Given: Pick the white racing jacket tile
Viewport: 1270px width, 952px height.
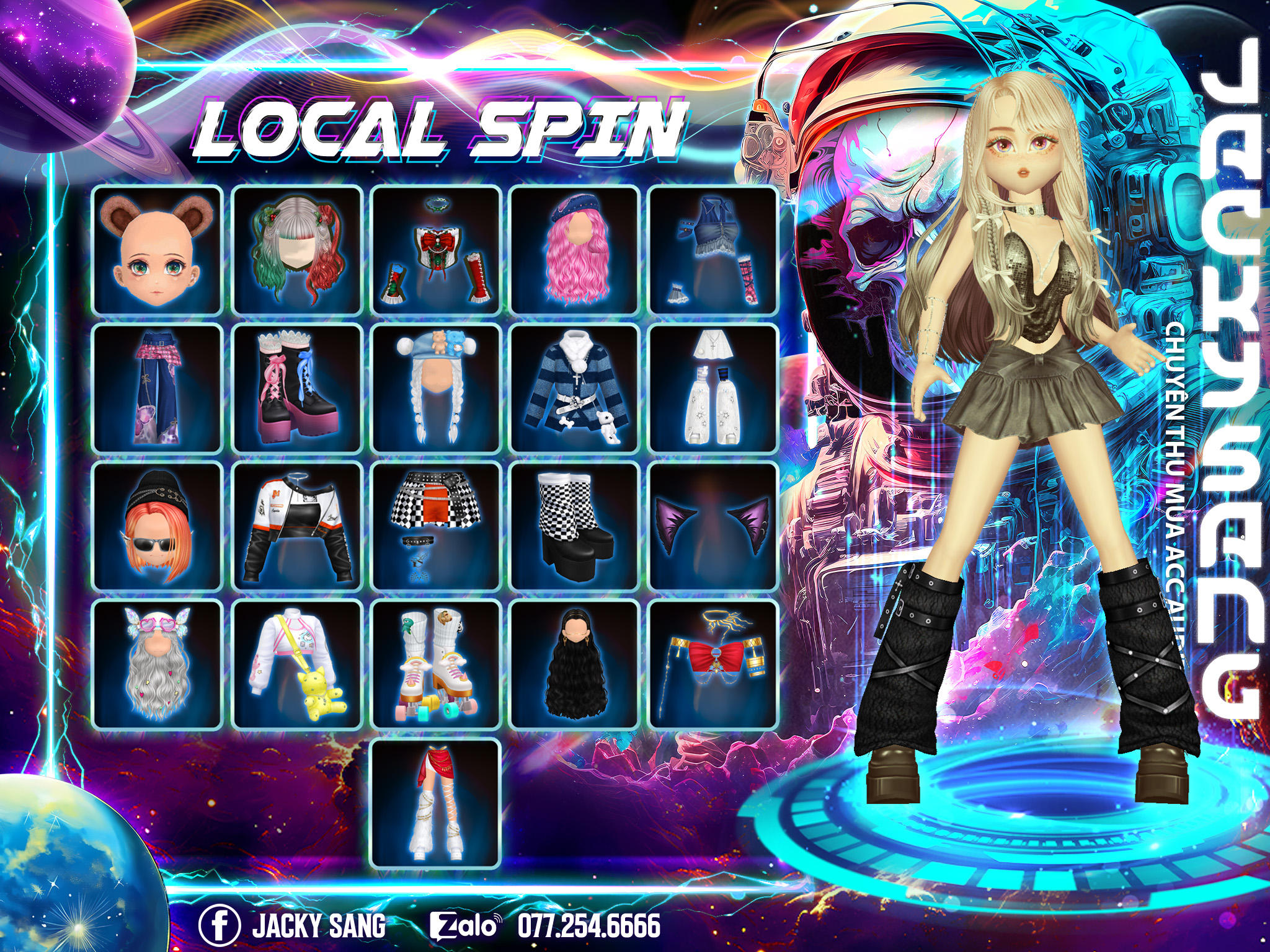Looking at the screenshot, I should pyautogui.click(x=296, y=526).
